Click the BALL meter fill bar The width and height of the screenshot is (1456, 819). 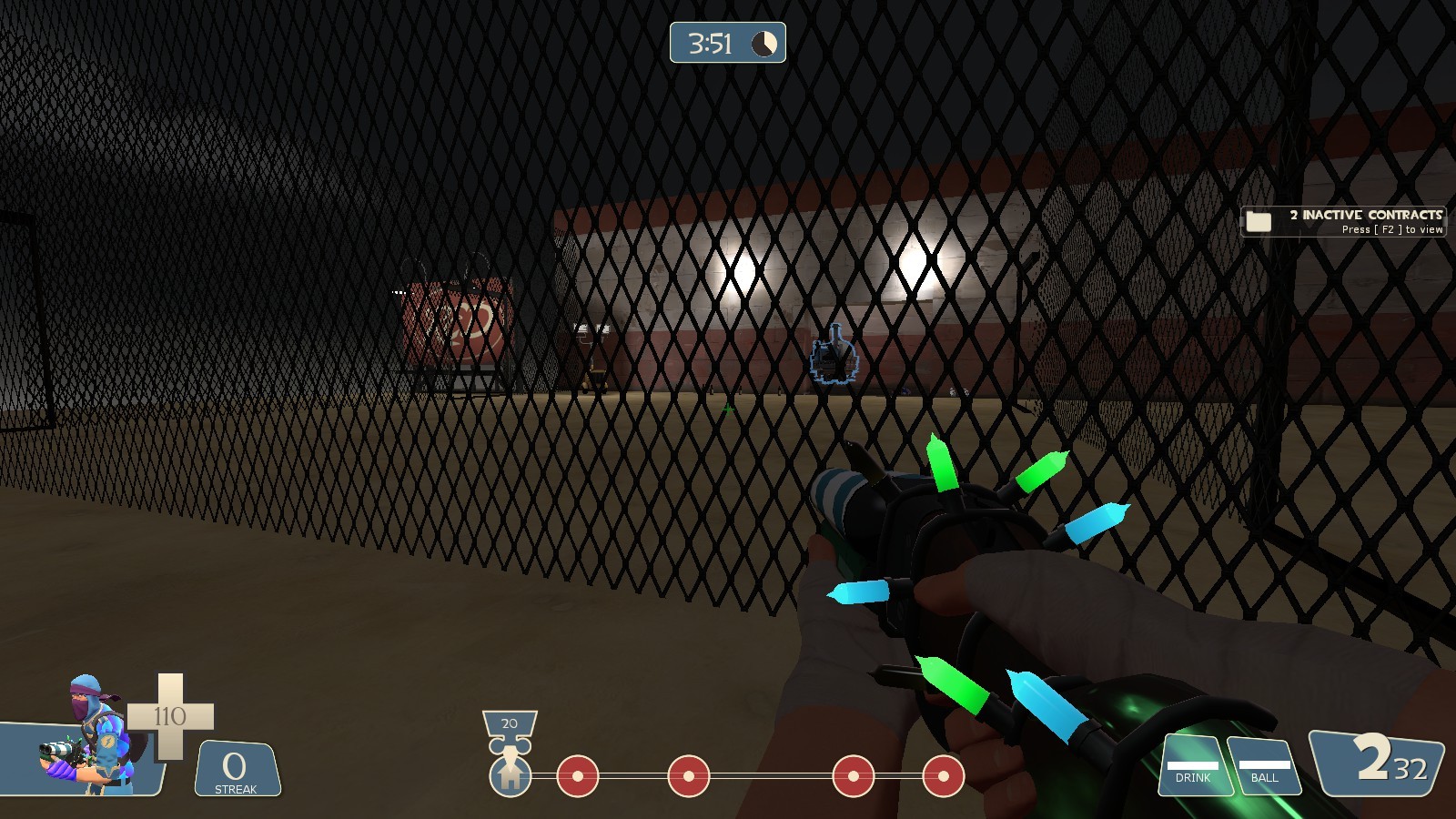point(1266,767)
